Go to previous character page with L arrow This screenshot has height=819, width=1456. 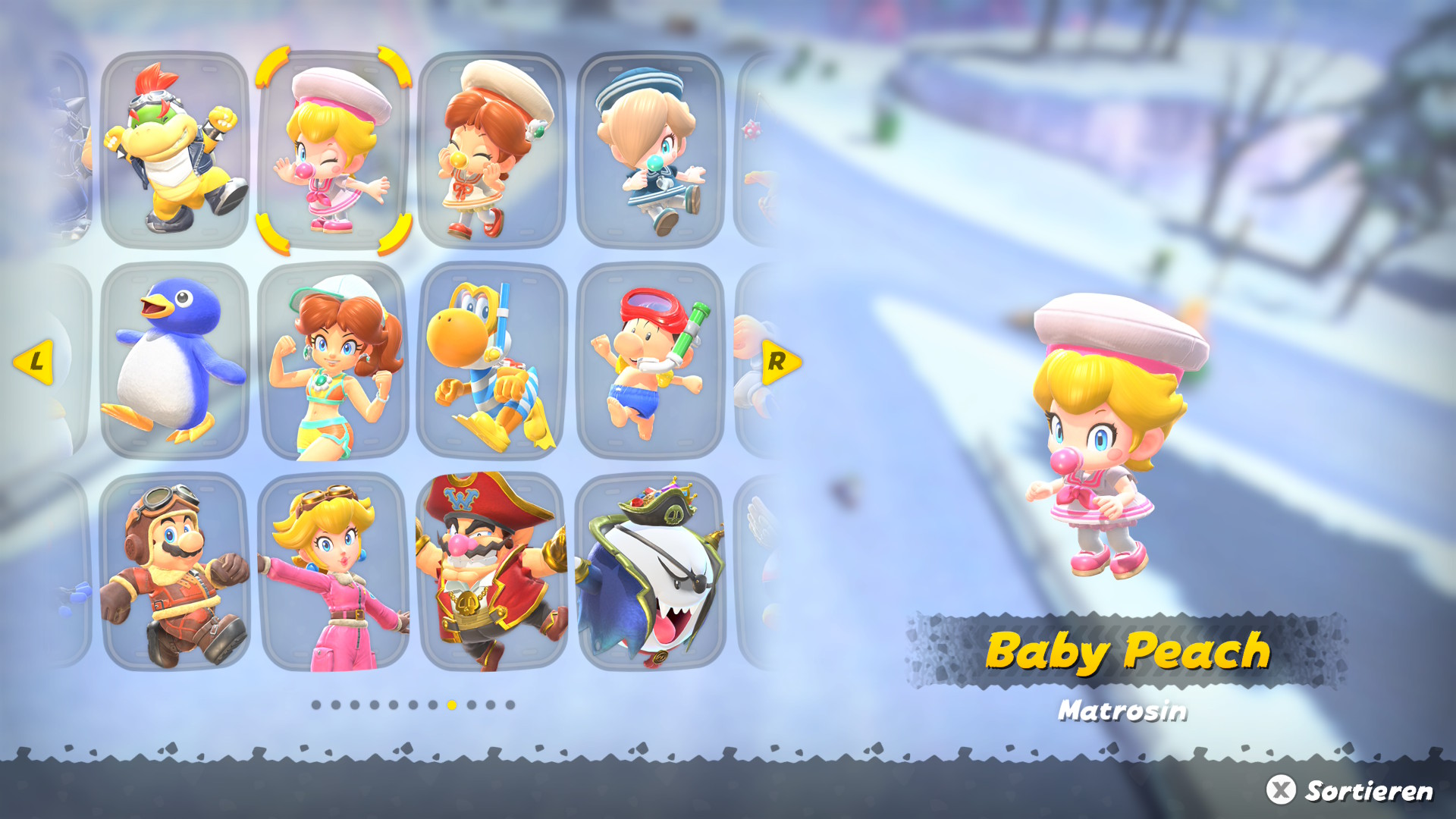34,362
